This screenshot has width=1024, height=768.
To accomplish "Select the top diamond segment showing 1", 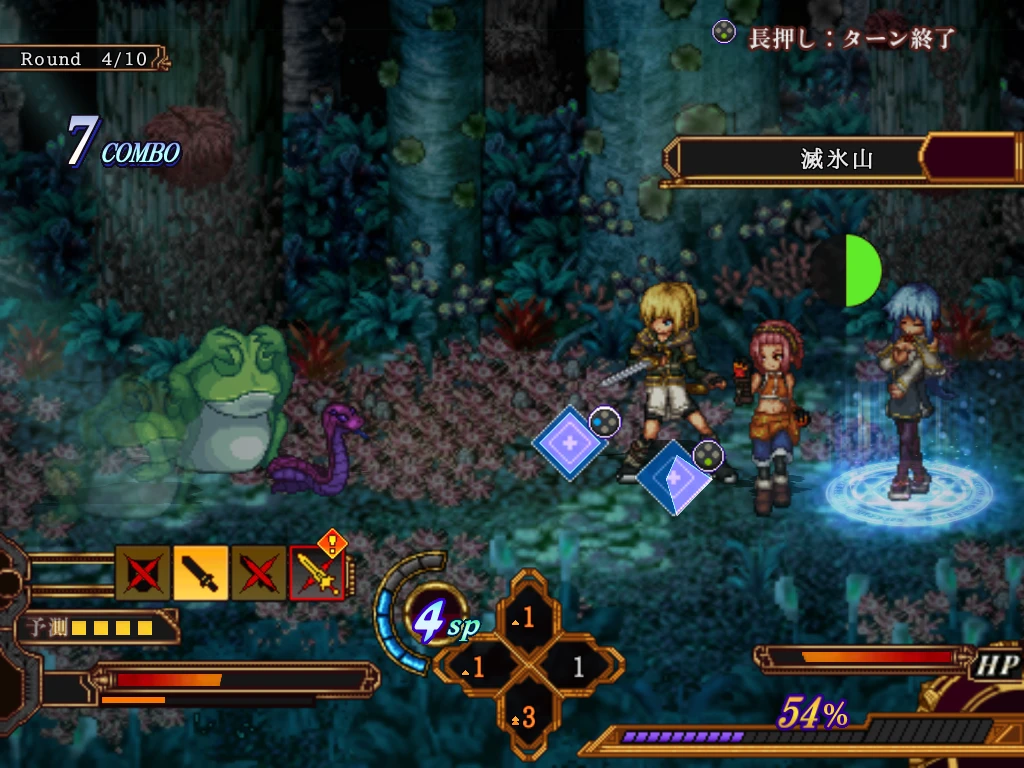I will click(527, 619).
